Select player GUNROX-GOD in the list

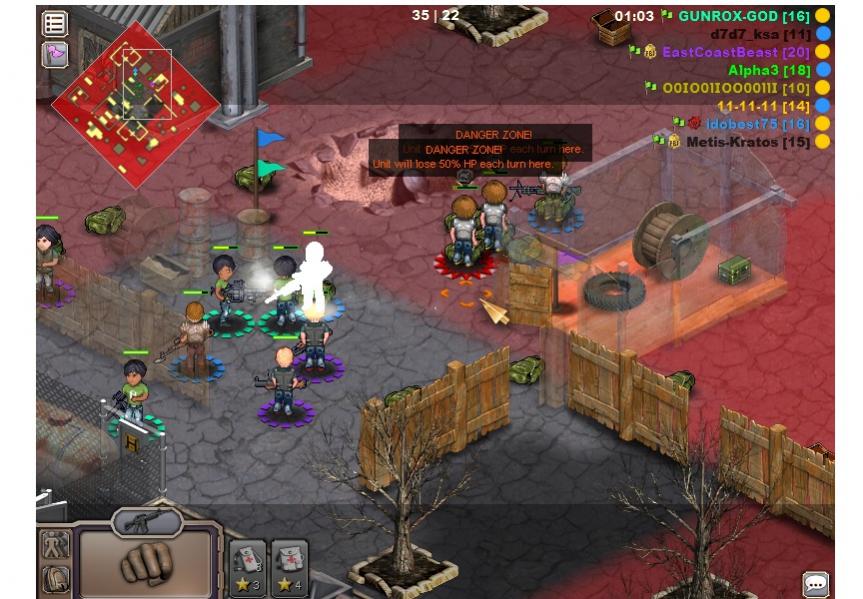[743, 16]
